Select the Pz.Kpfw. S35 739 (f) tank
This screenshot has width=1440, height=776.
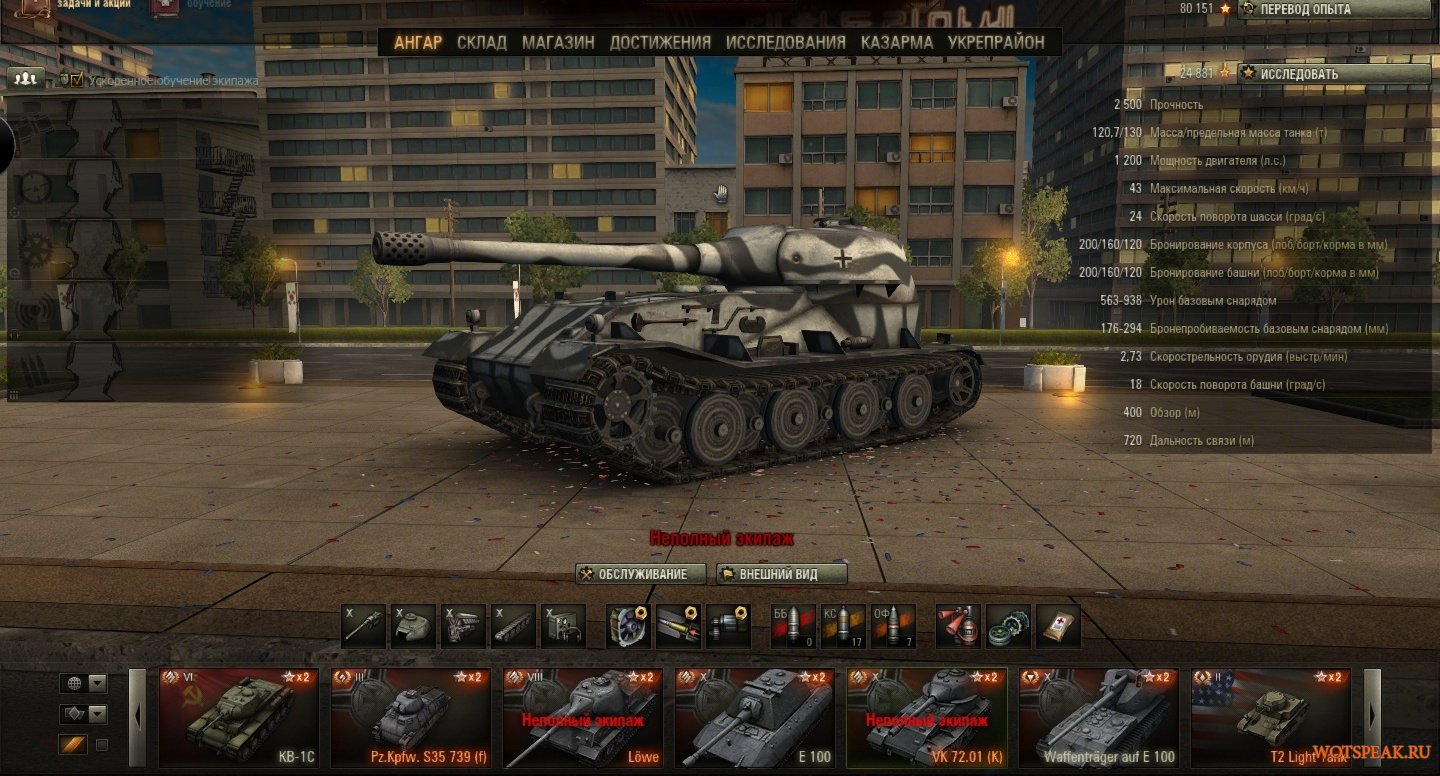pyautogui.click(x=411, y=717)
